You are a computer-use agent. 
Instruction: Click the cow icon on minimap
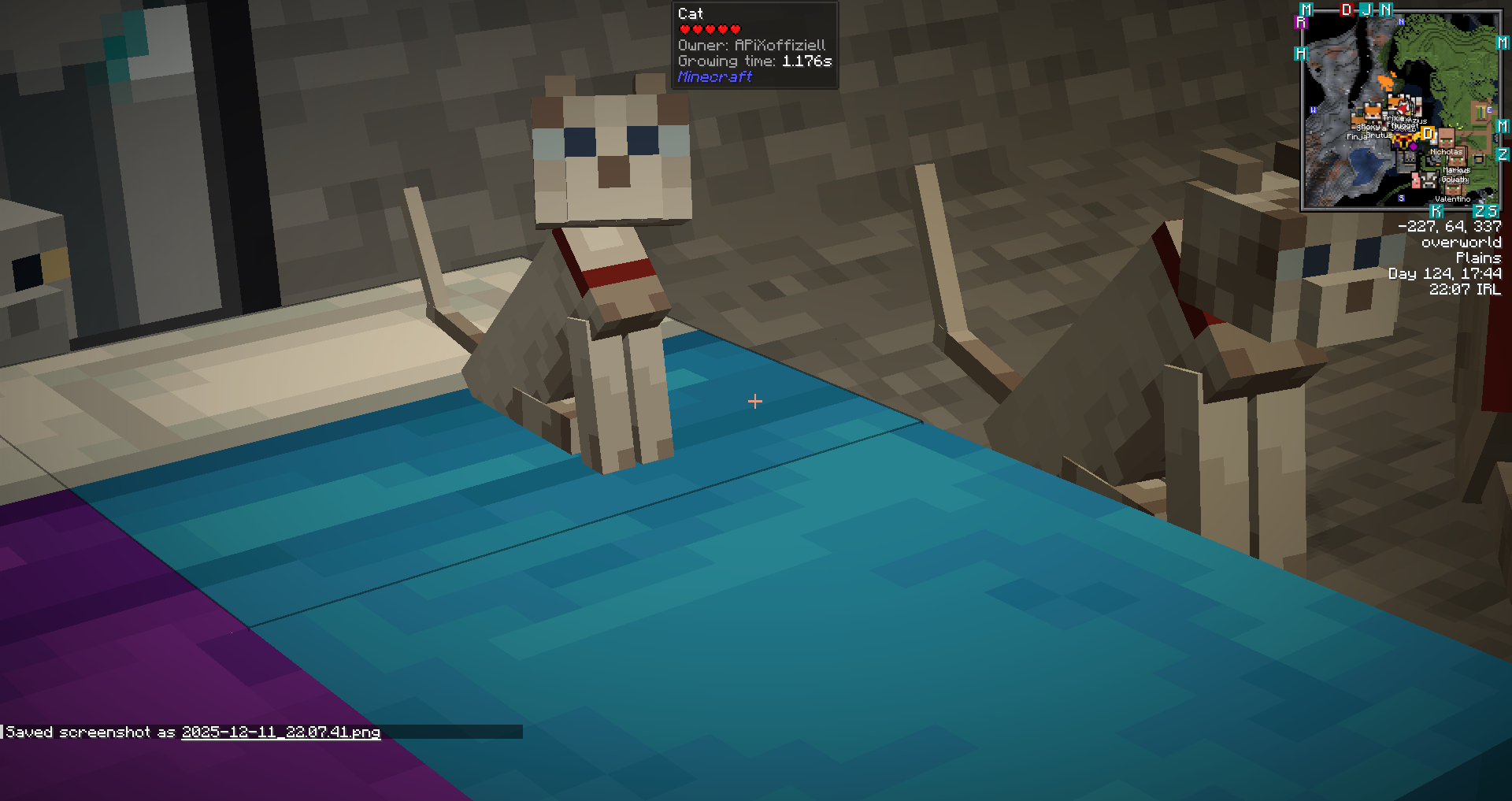(x=1430, y=180)
